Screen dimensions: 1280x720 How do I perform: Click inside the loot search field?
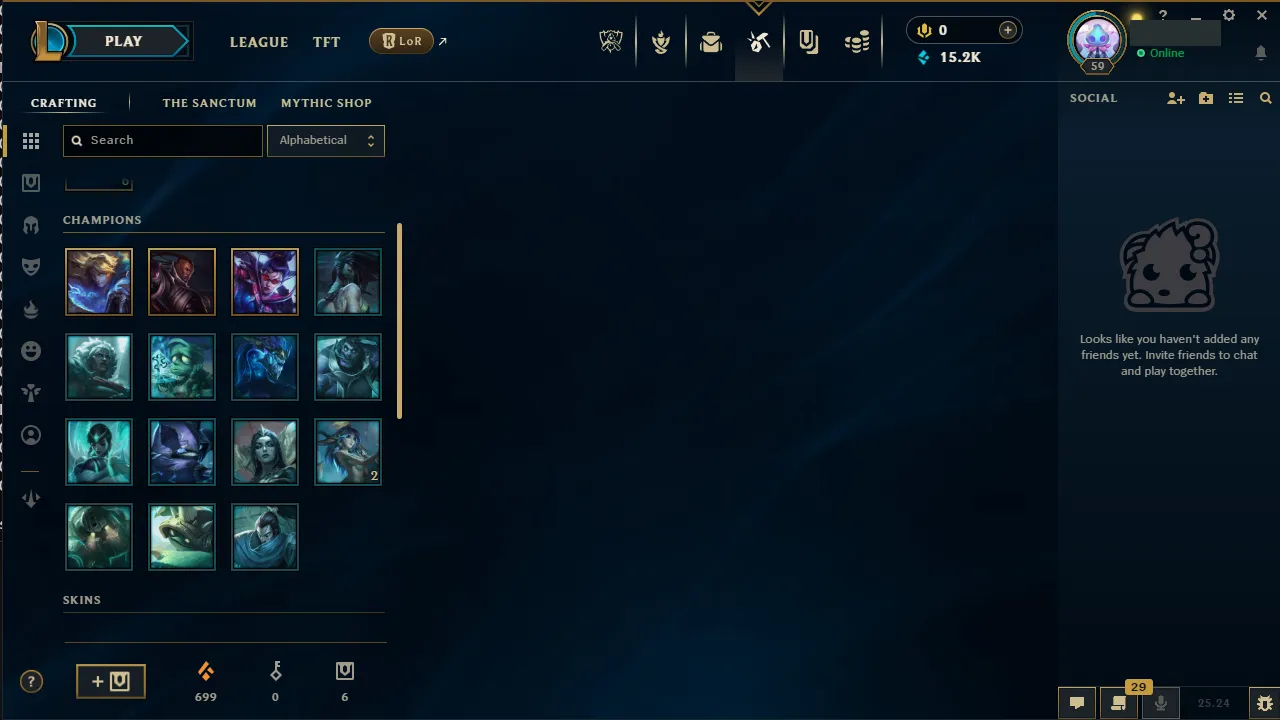(162, 140)
